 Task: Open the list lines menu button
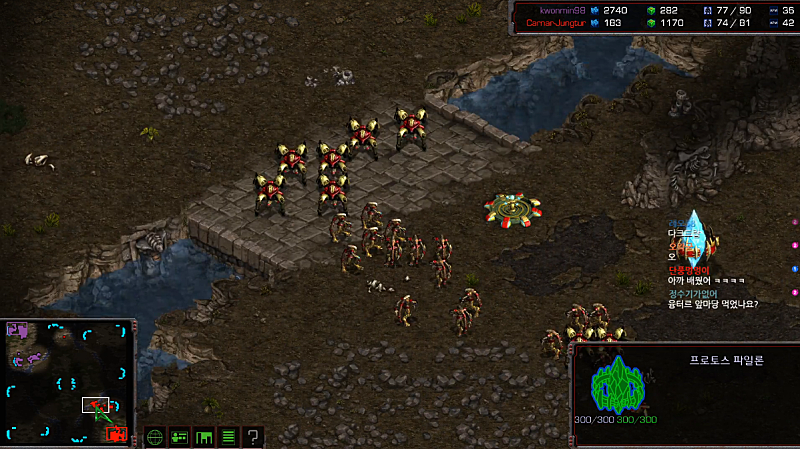pyautogui.click(x=228, y=437)
